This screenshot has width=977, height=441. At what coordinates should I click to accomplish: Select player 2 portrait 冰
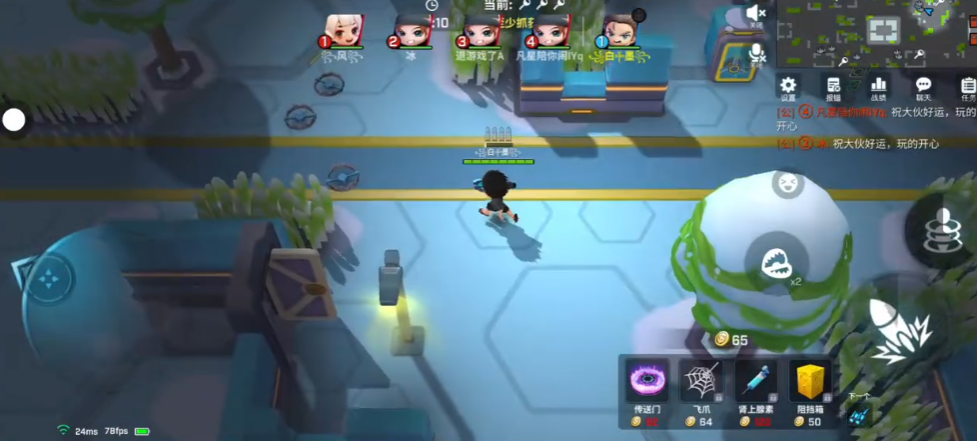pos(410,31)
